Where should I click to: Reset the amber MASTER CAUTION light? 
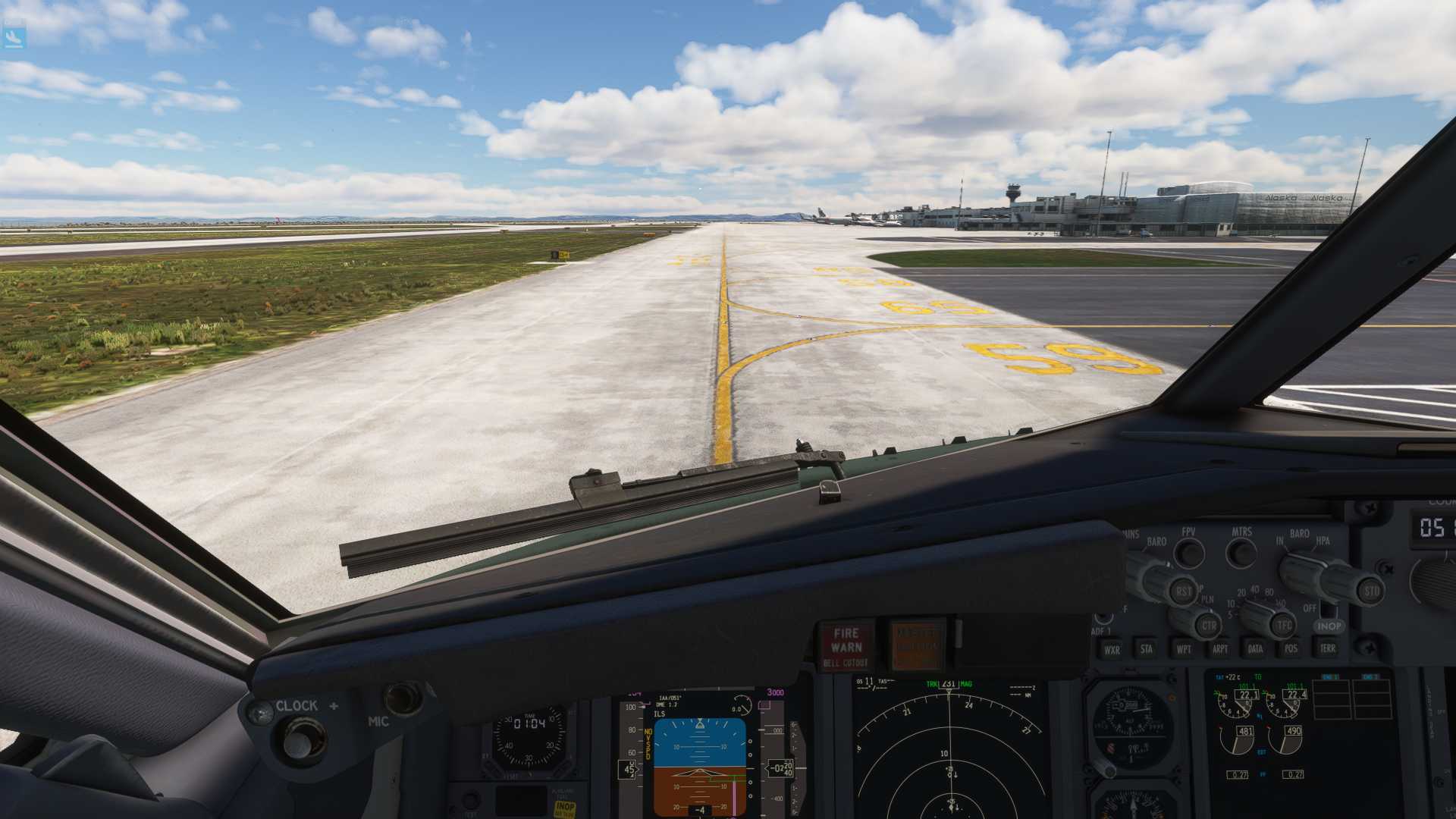coord(917,645)
